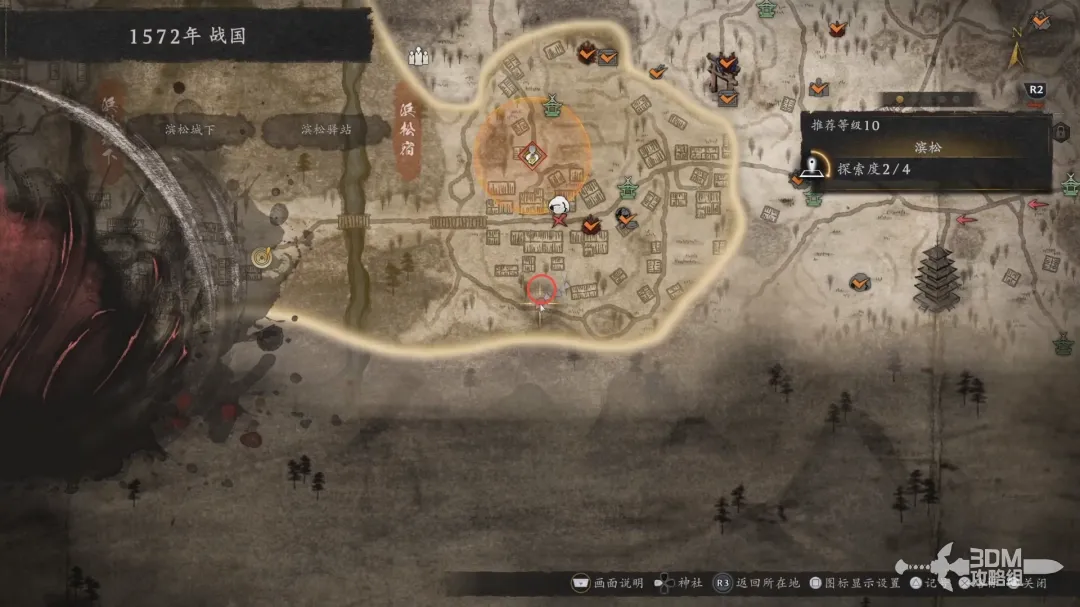
Task: Select the 滨松驿站 area label
Action: click(x=326, y=130)
